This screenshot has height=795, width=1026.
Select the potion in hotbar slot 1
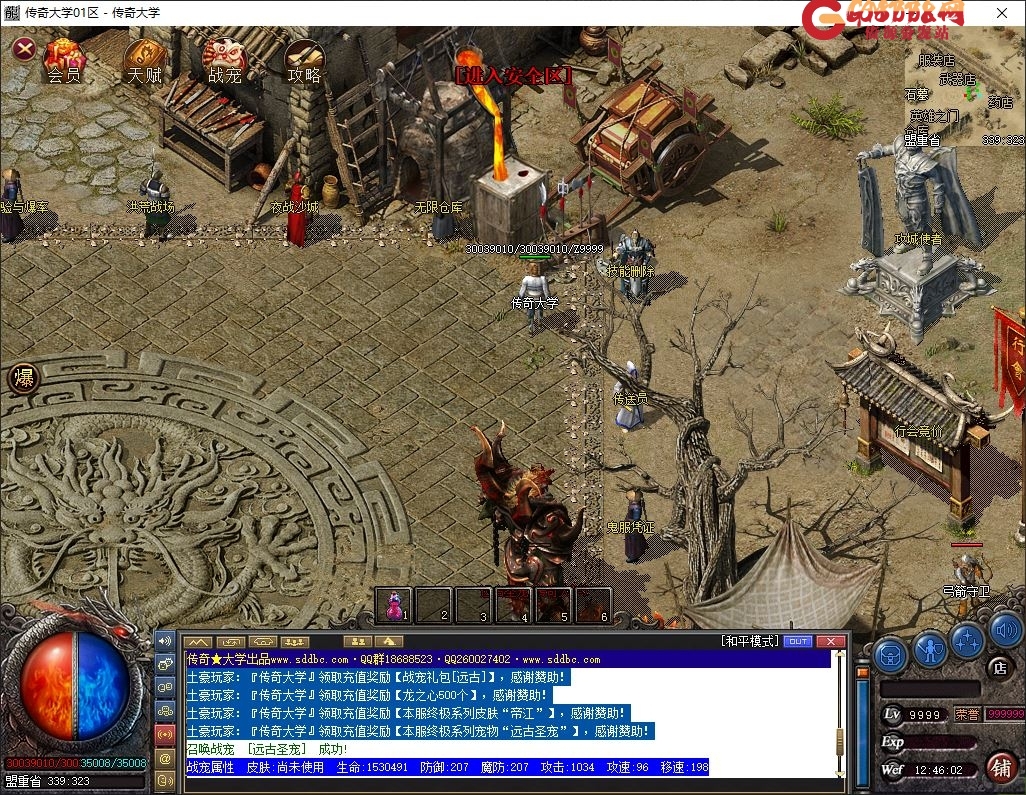click(395, 605)
